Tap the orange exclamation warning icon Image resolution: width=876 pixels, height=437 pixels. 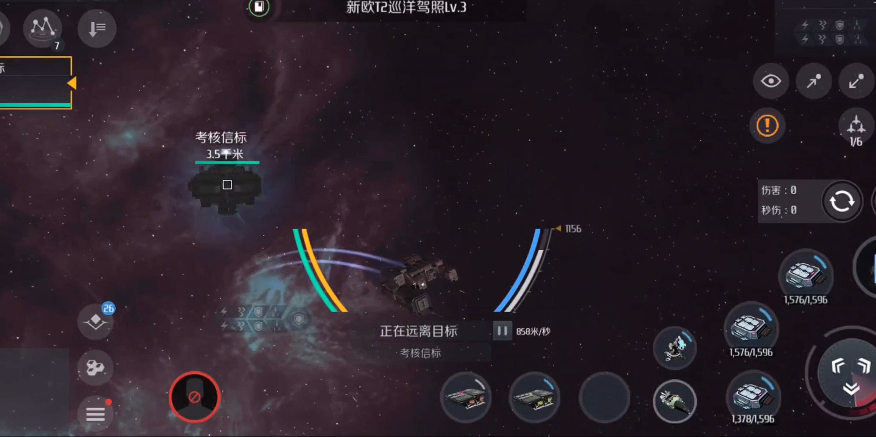tap(768, 125)
